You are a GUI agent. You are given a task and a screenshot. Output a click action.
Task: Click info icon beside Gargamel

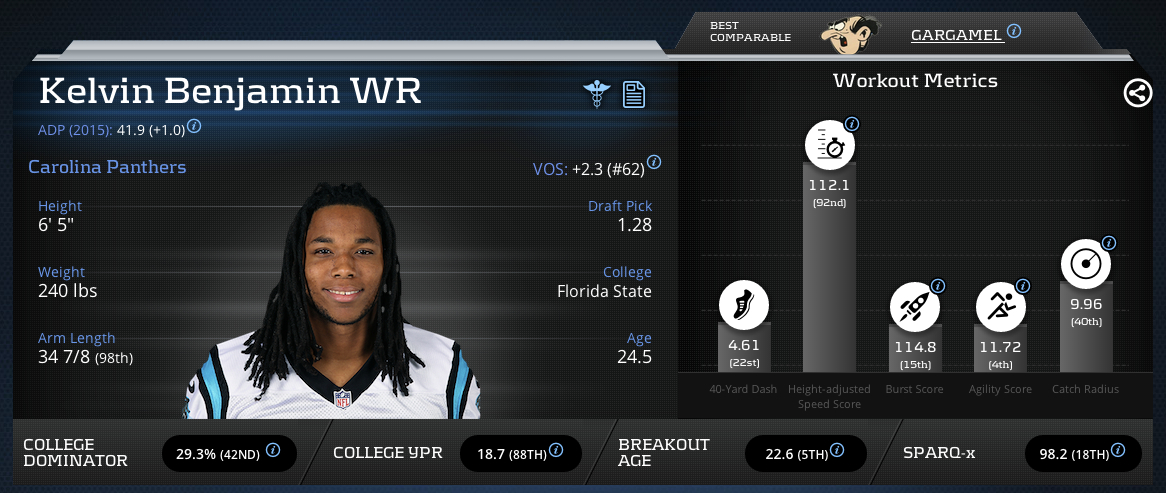pyautogui.click(x=1014, y=31)
